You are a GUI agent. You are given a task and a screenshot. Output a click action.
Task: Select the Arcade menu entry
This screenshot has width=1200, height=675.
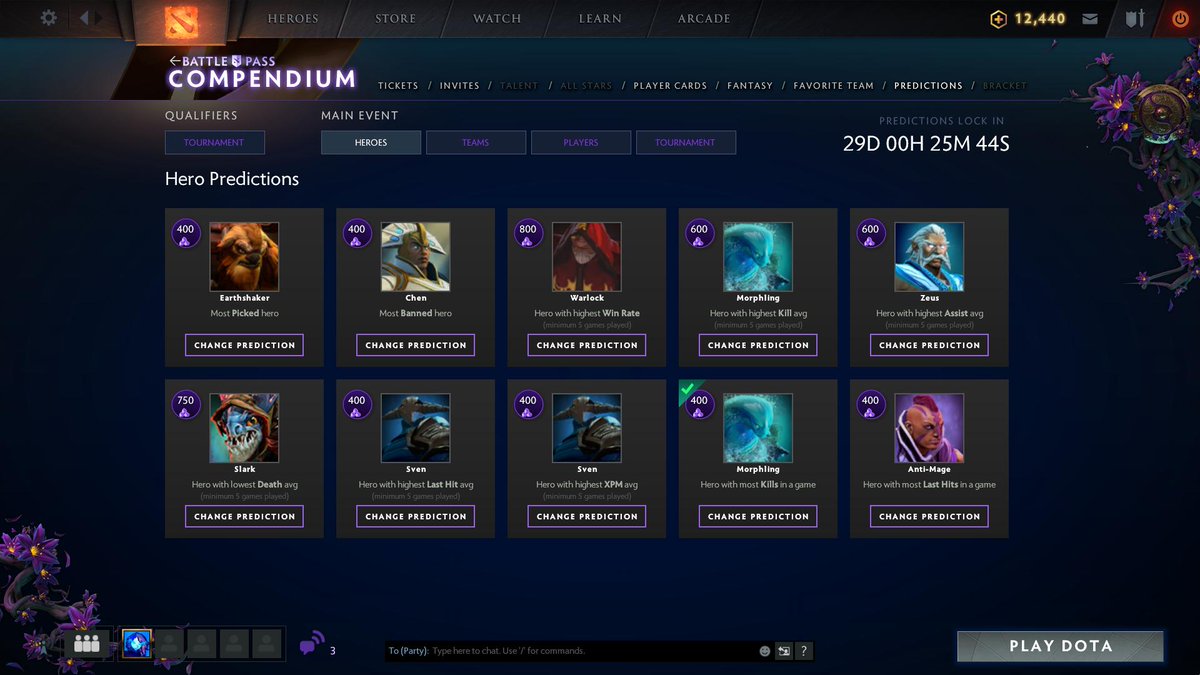point(704,18)
